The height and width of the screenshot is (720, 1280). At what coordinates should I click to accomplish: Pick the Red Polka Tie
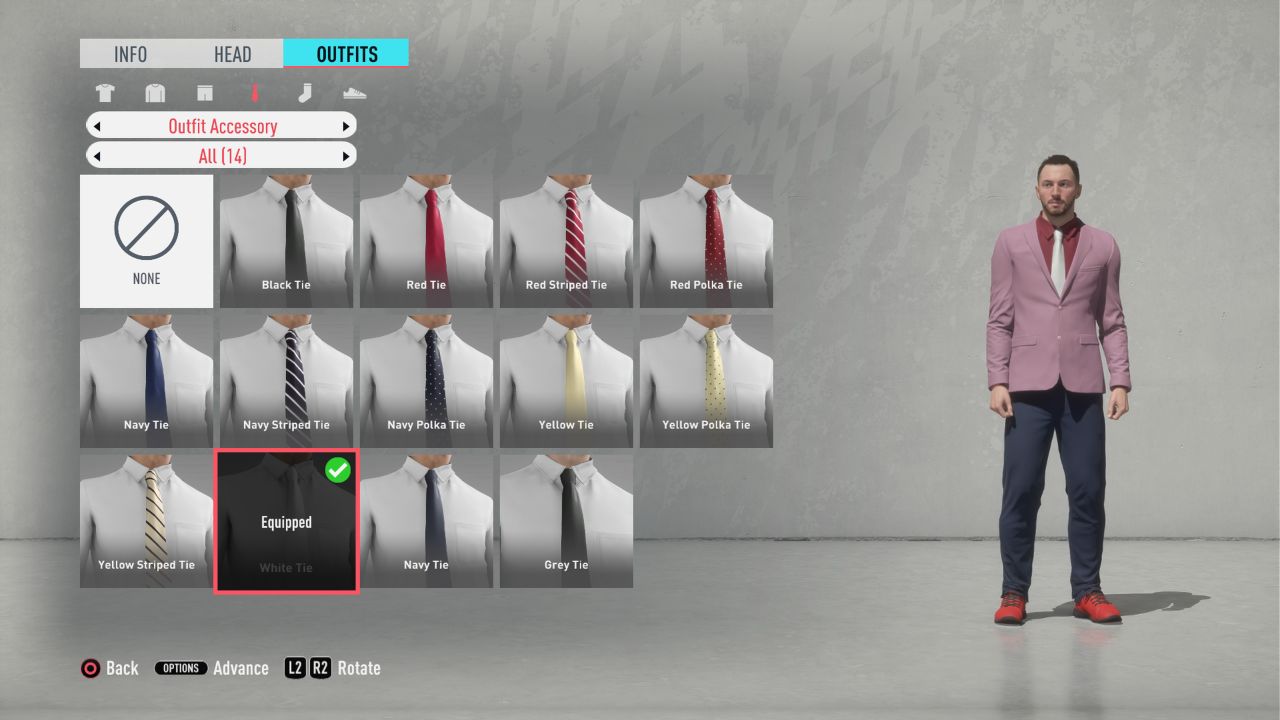[x=706, y=241]
